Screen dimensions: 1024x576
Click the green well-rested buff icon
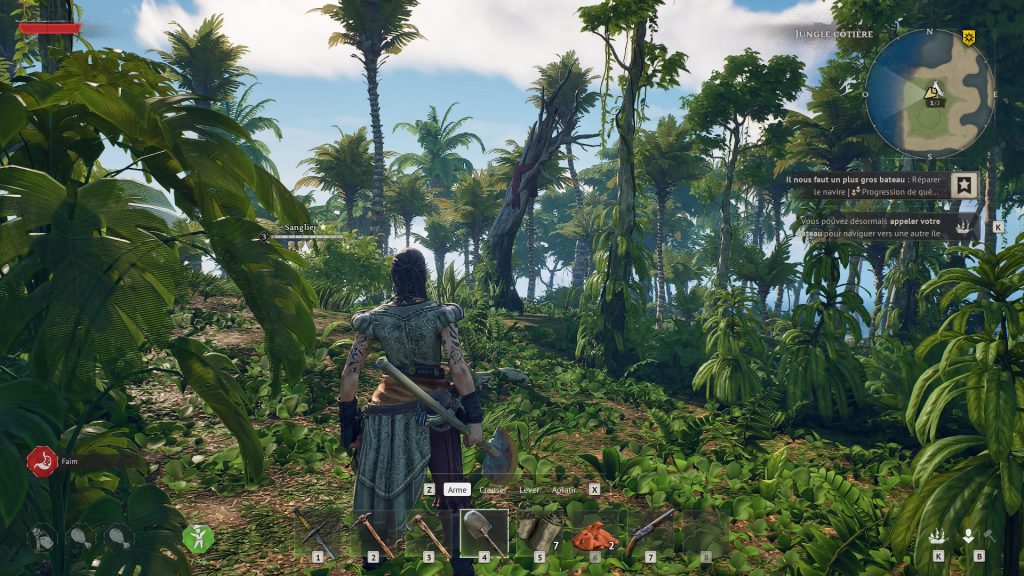click(198, 538)
